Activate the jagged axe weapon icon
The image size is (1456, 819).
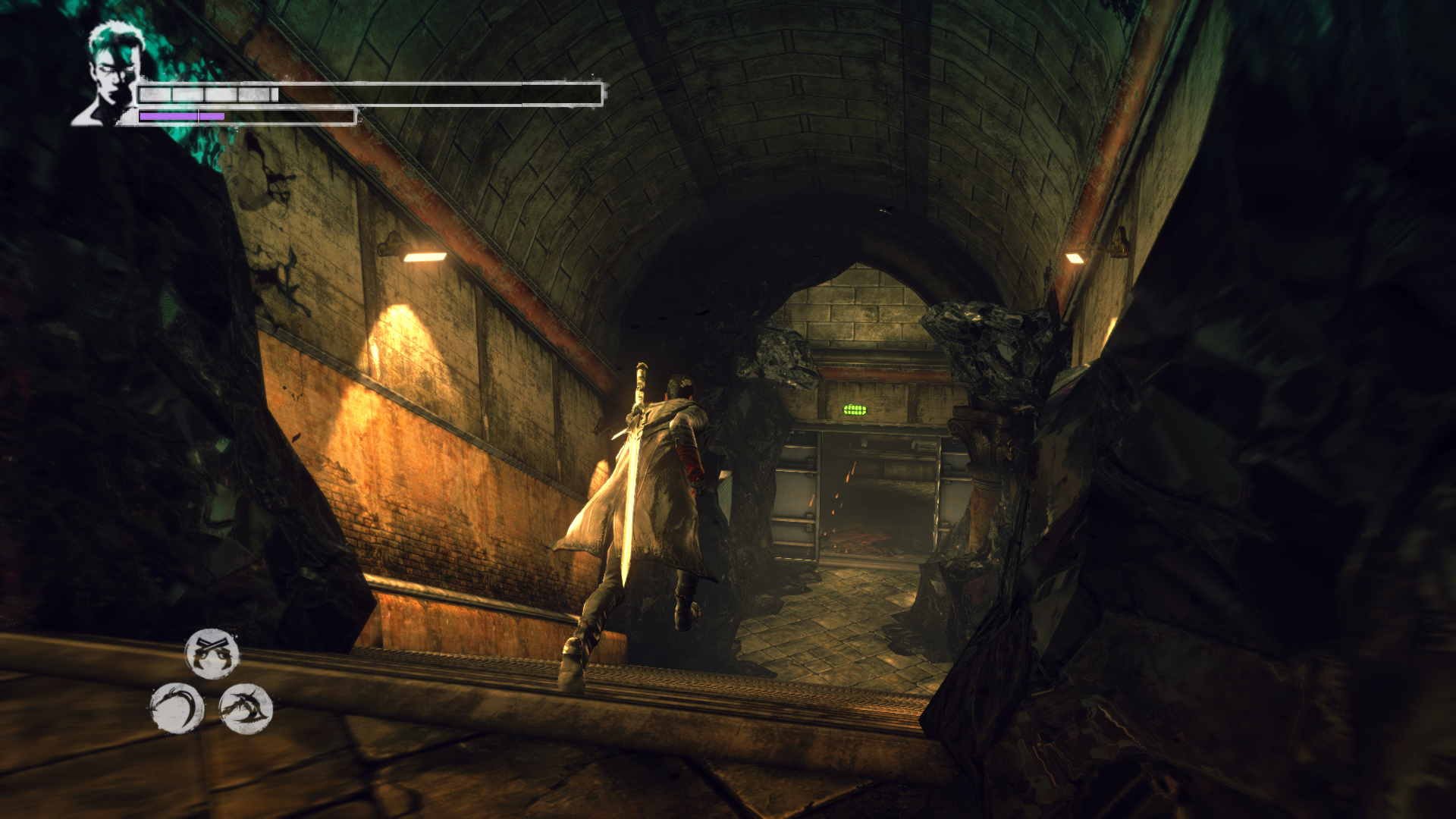246,709
